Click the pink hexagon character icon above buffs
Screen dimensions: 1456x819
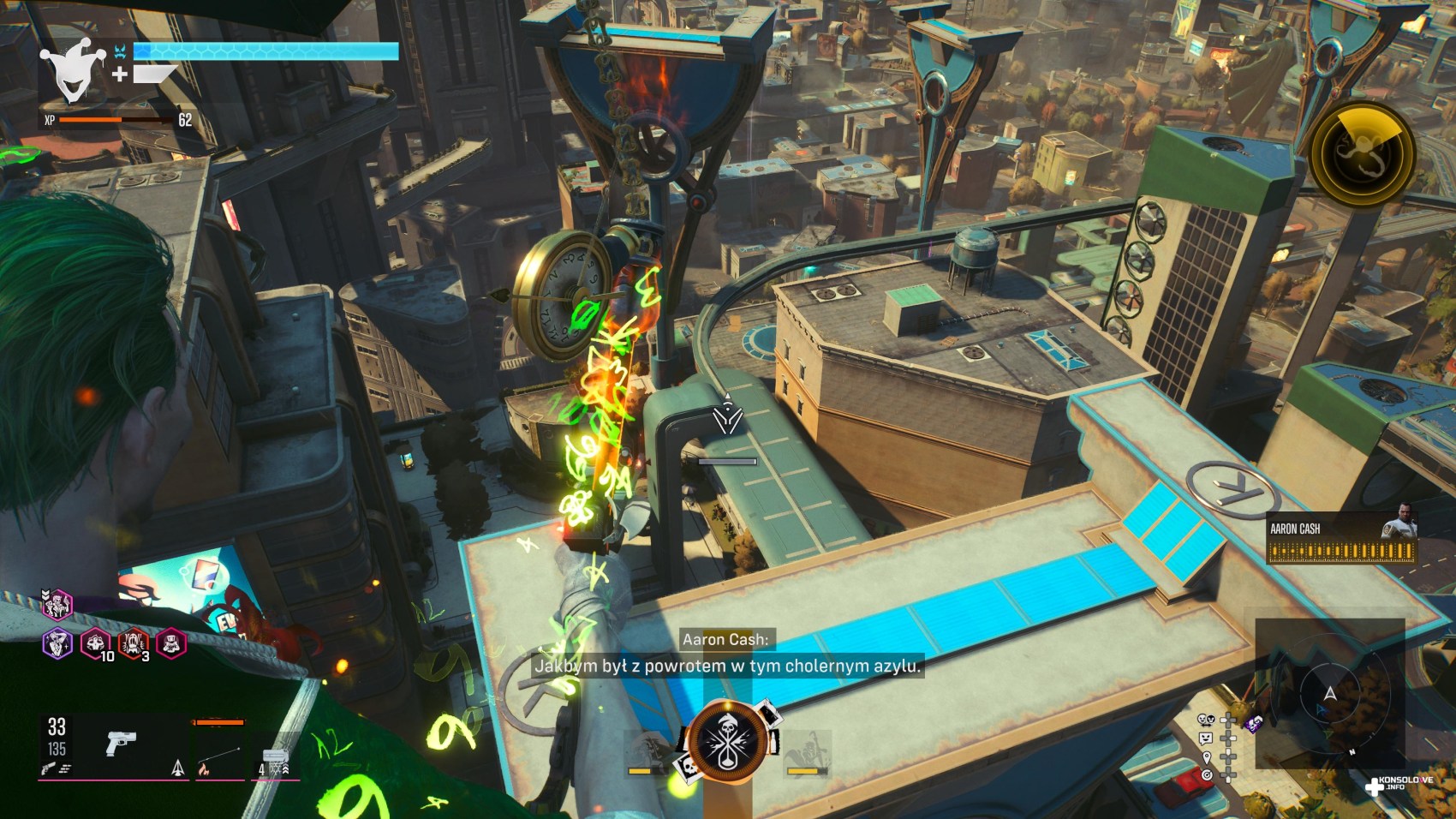(57, 605)
